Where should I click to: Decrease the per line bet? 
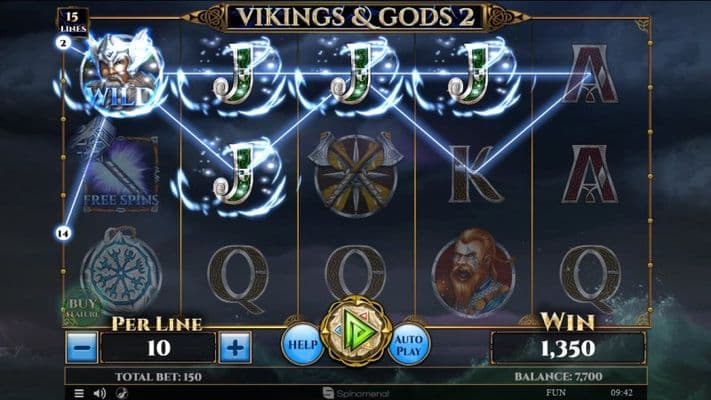(x=82, y=348)
